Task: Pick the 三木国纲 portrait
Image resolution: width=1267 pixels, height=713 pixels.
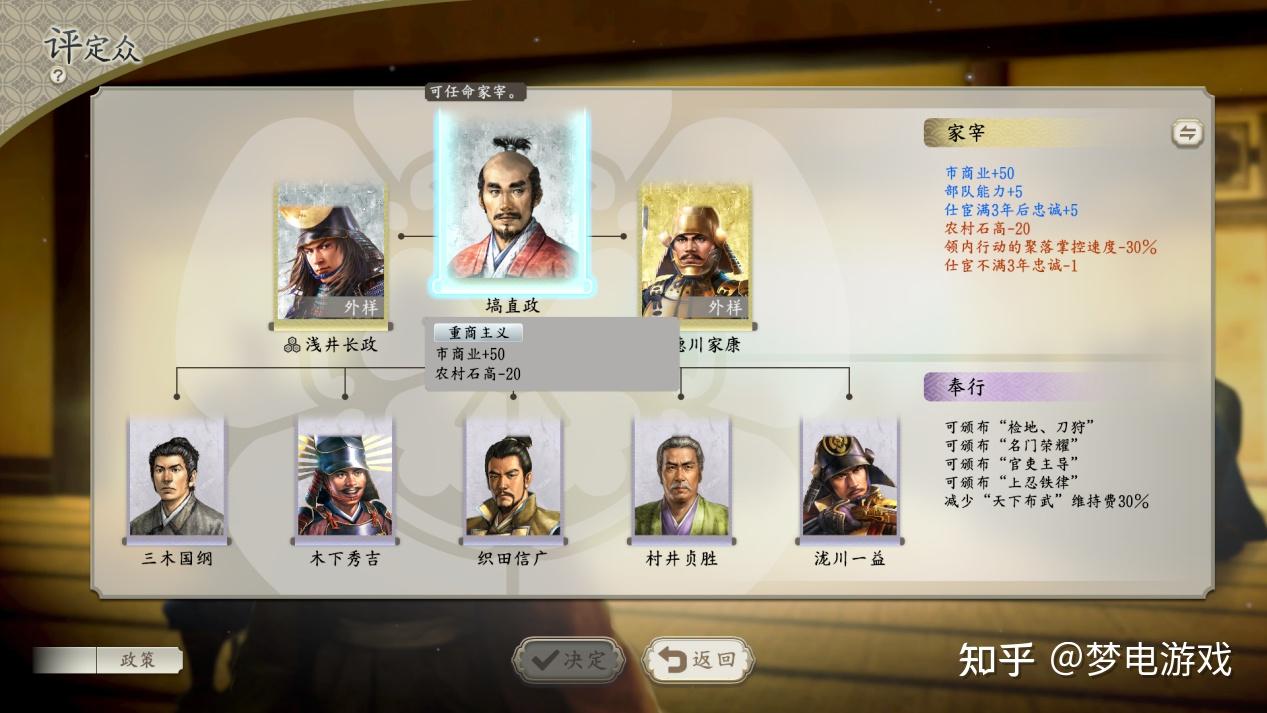Action: pyautogui.click(x=177, y=478)
